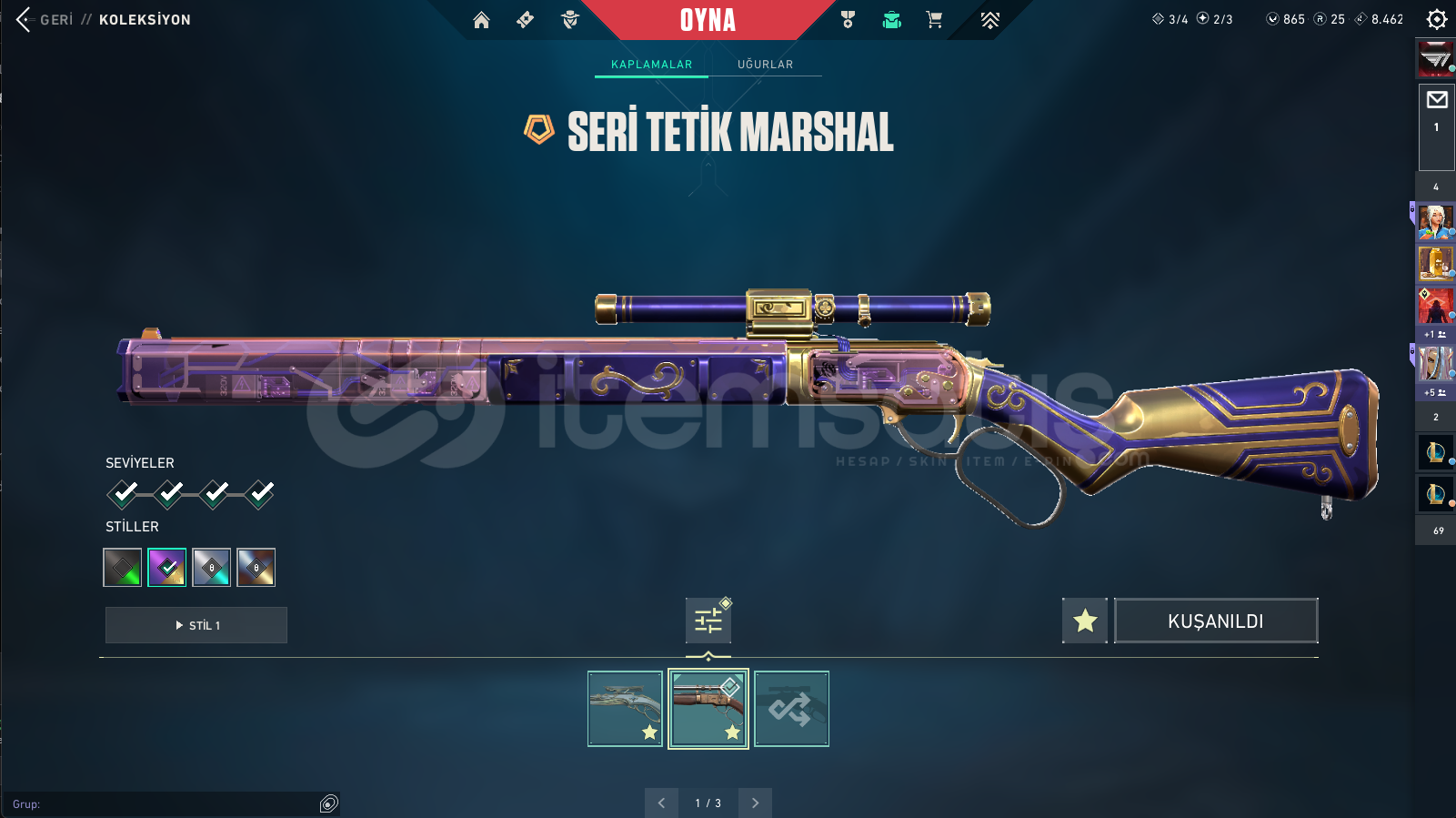Choose the random shuffle skin thumbnail
The height and width of the screenshot is (818, 1456).
[x=791, y=709]
